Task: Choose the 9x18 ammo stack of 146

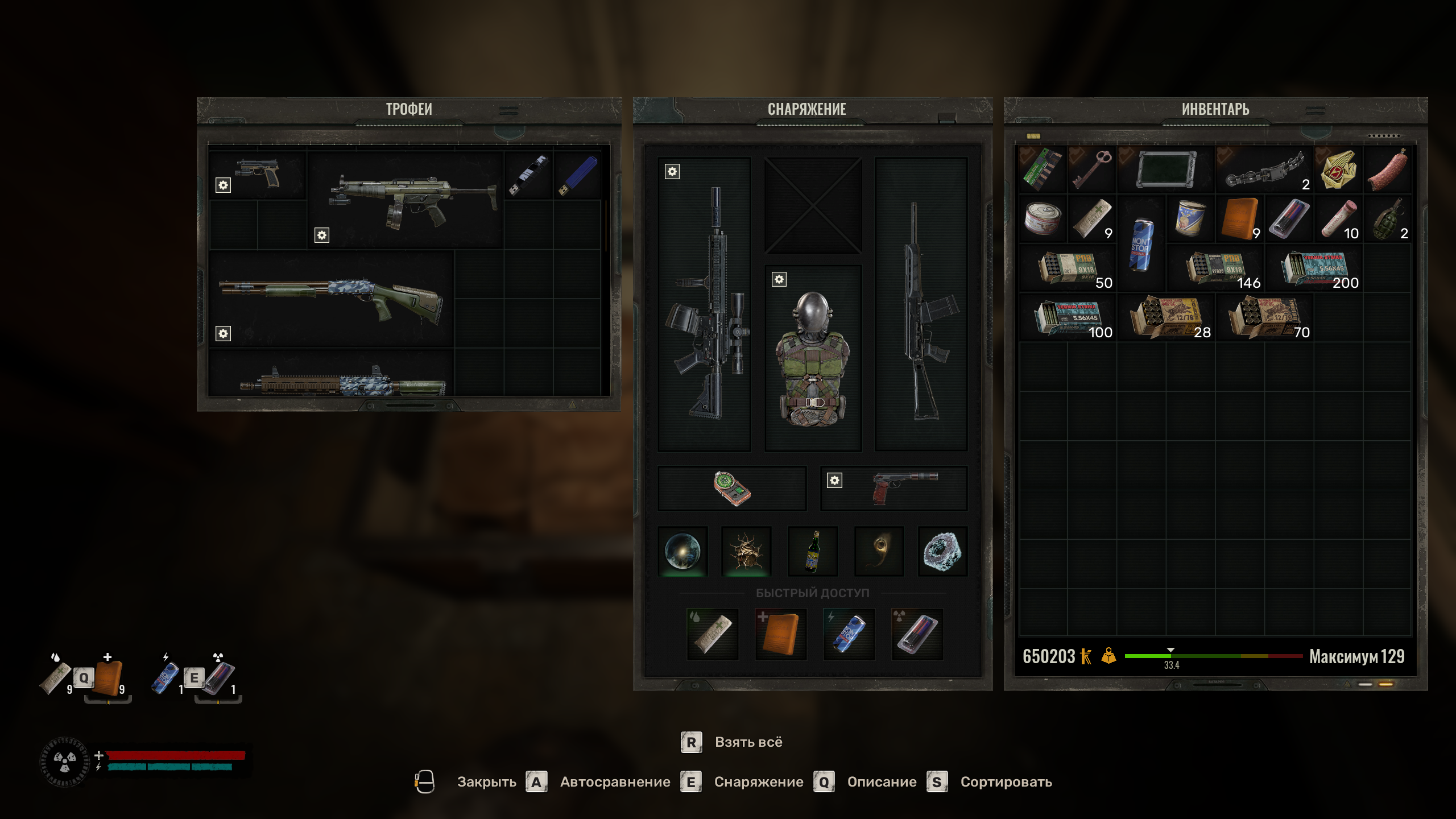Action: point(1215,268)
